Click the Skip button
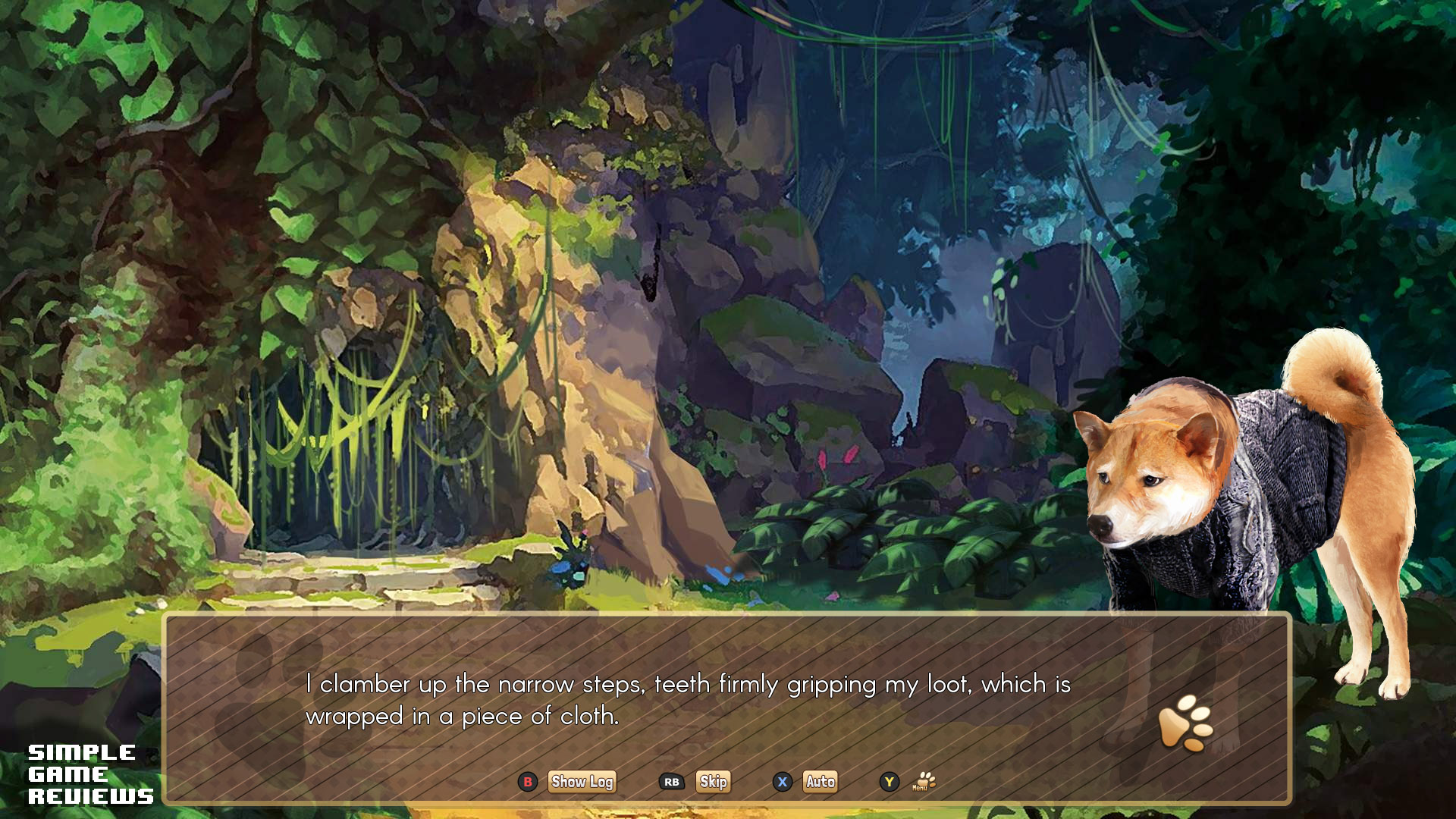 pos(713,782)
